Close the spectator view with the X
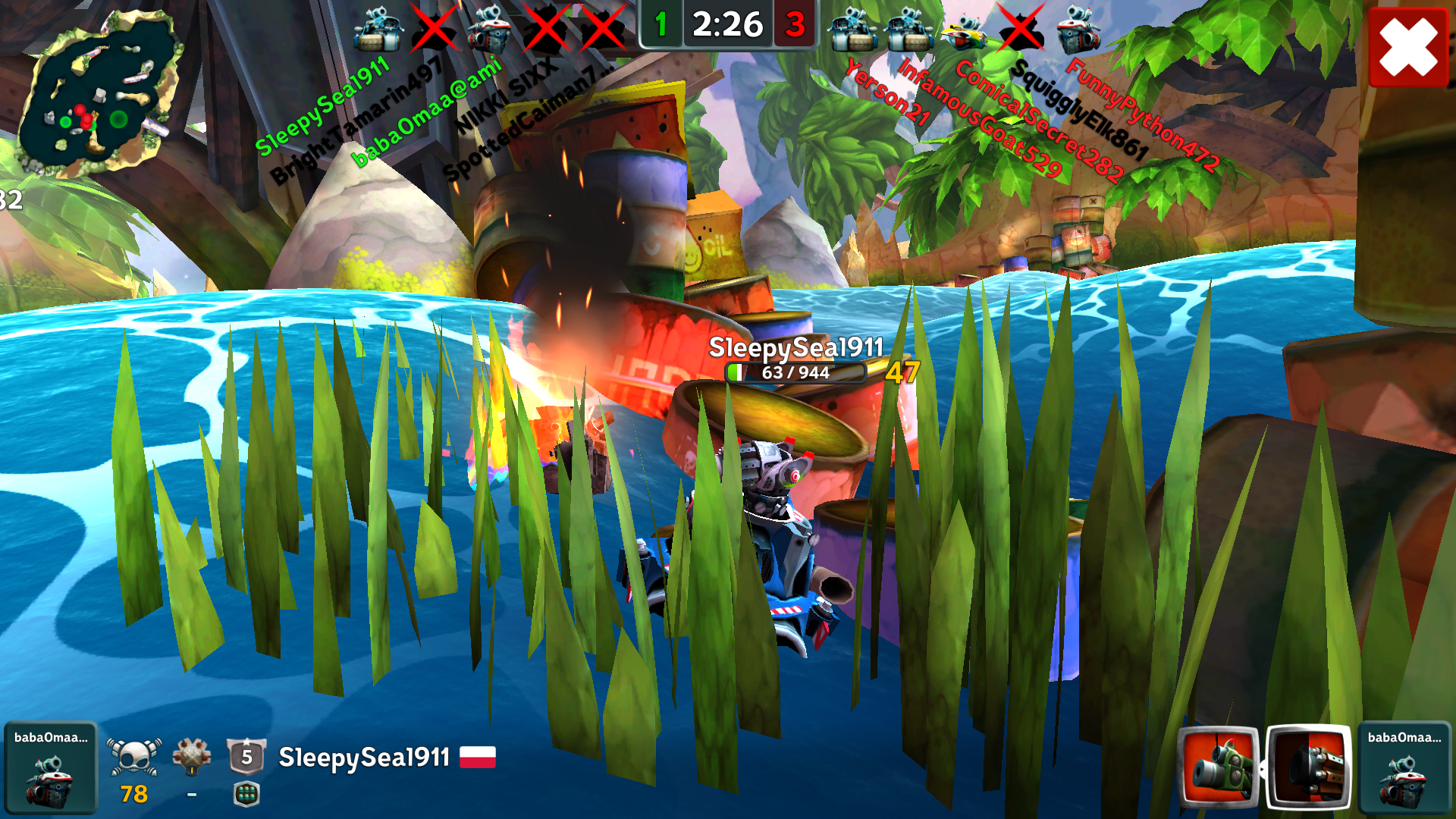The height and width of the screenshot is (819, 1456). [x=1408, y=47]
